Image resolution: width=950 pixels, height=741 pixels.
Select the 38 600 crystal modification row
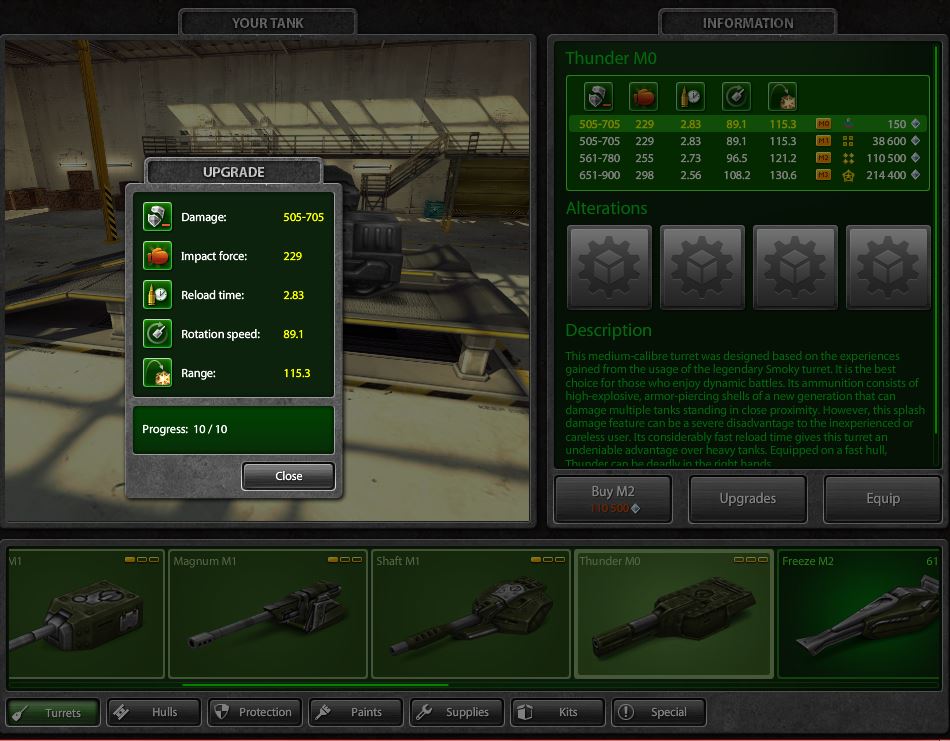(x=747, y=141)
